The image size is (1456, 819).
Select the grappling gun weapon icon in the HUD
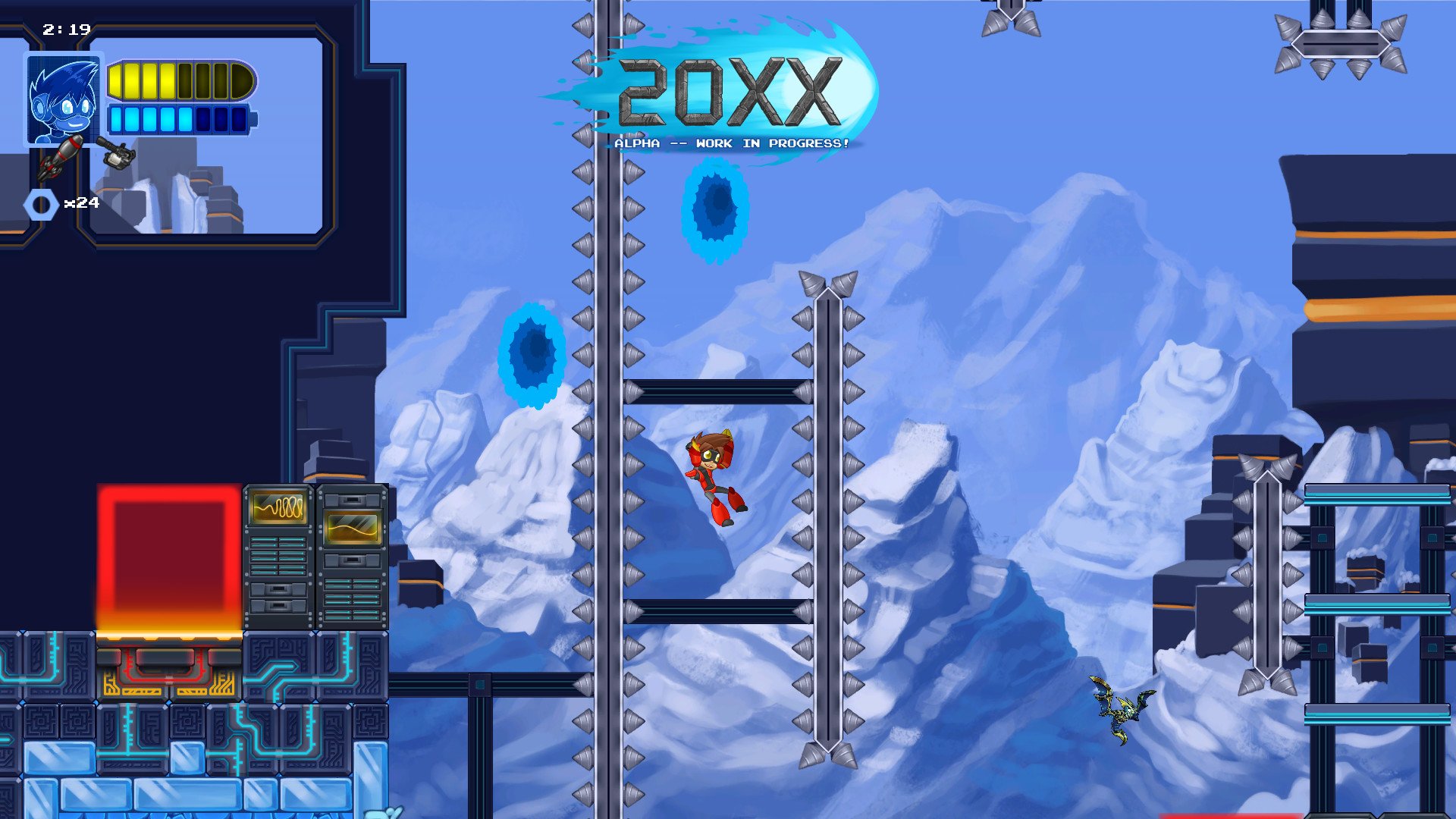[x=118, y=153]
